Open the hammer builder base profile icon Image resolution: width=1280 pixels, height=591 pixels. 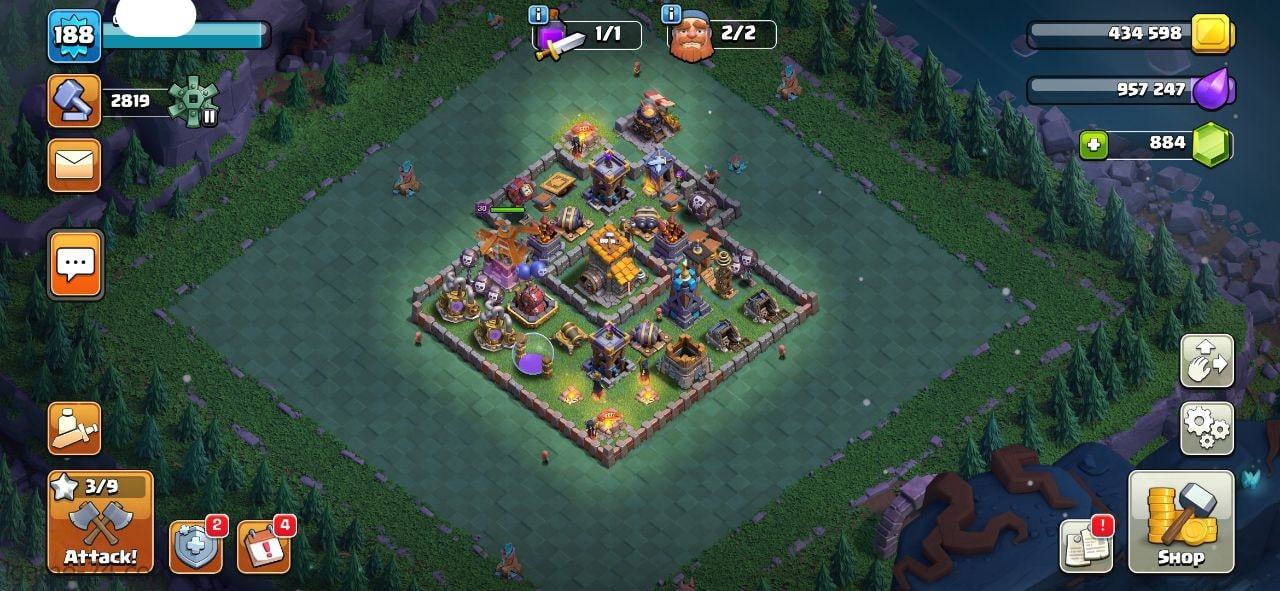[75, 101]
